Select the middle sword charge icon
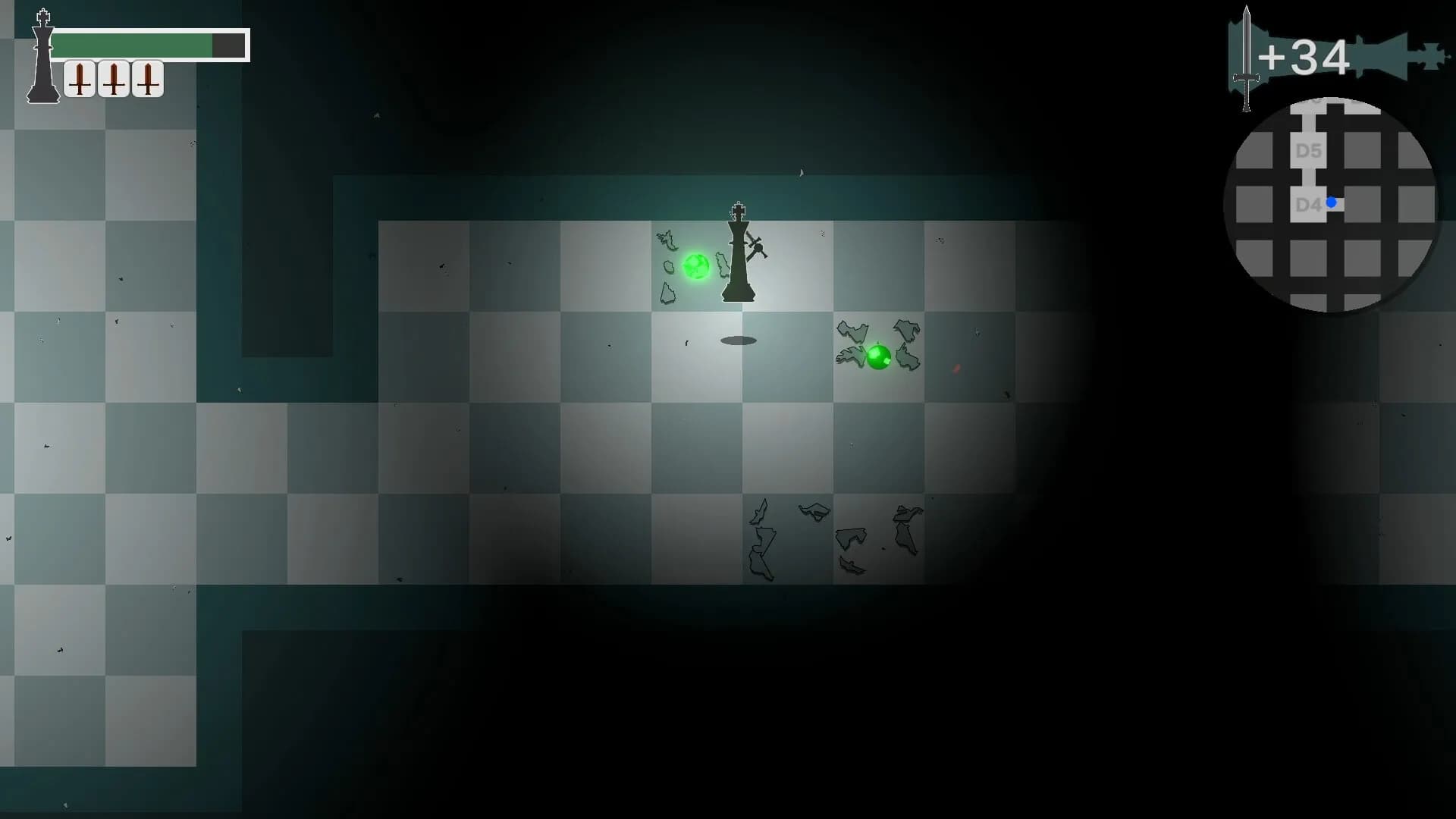 point(114,78)
